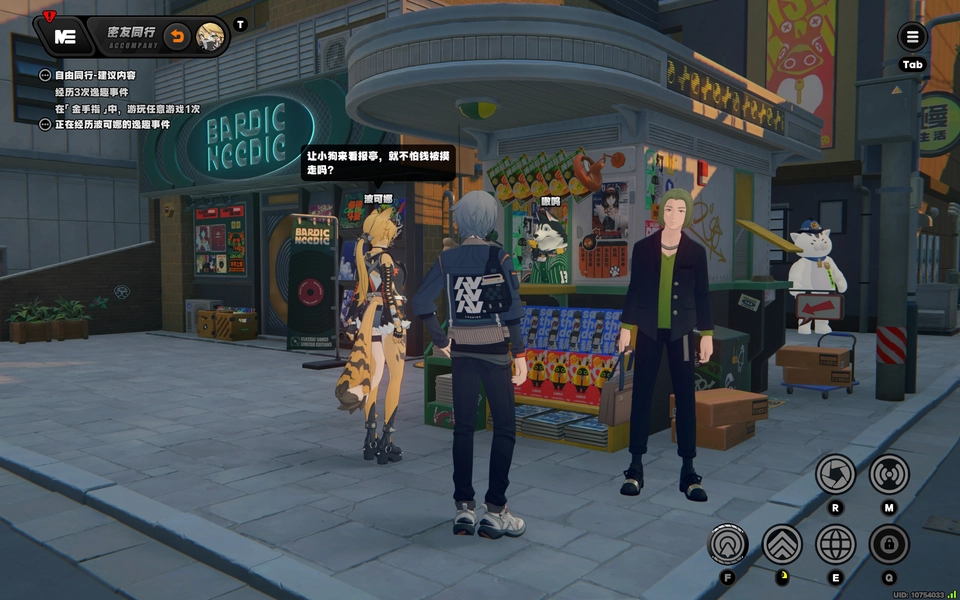Viewport: 960px width, 600px height.
Task: Select the blonde companion portrait
Action: (x=211, y=37)
